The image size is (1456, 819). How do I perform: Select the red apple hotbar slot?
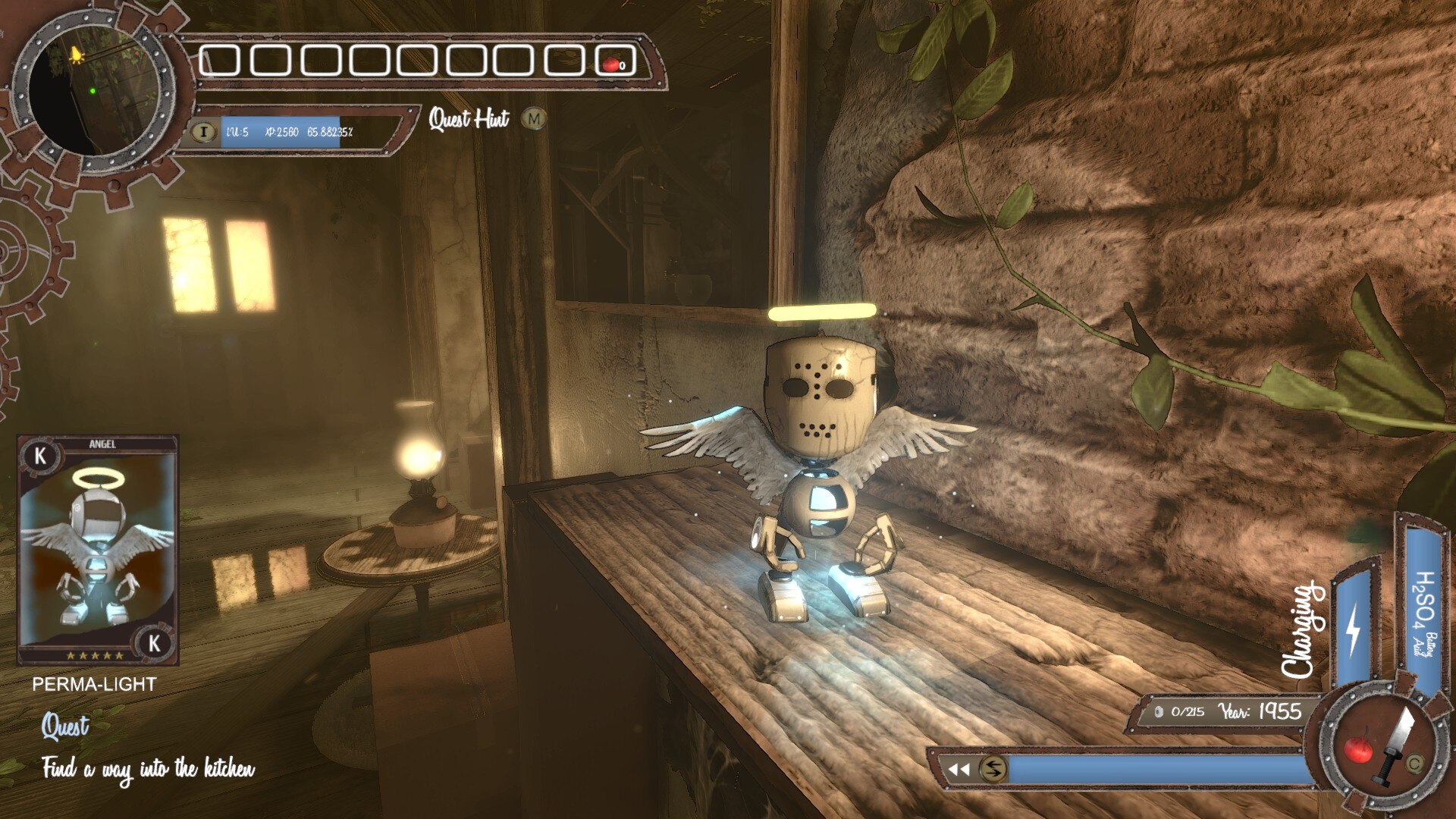point(613,63)
